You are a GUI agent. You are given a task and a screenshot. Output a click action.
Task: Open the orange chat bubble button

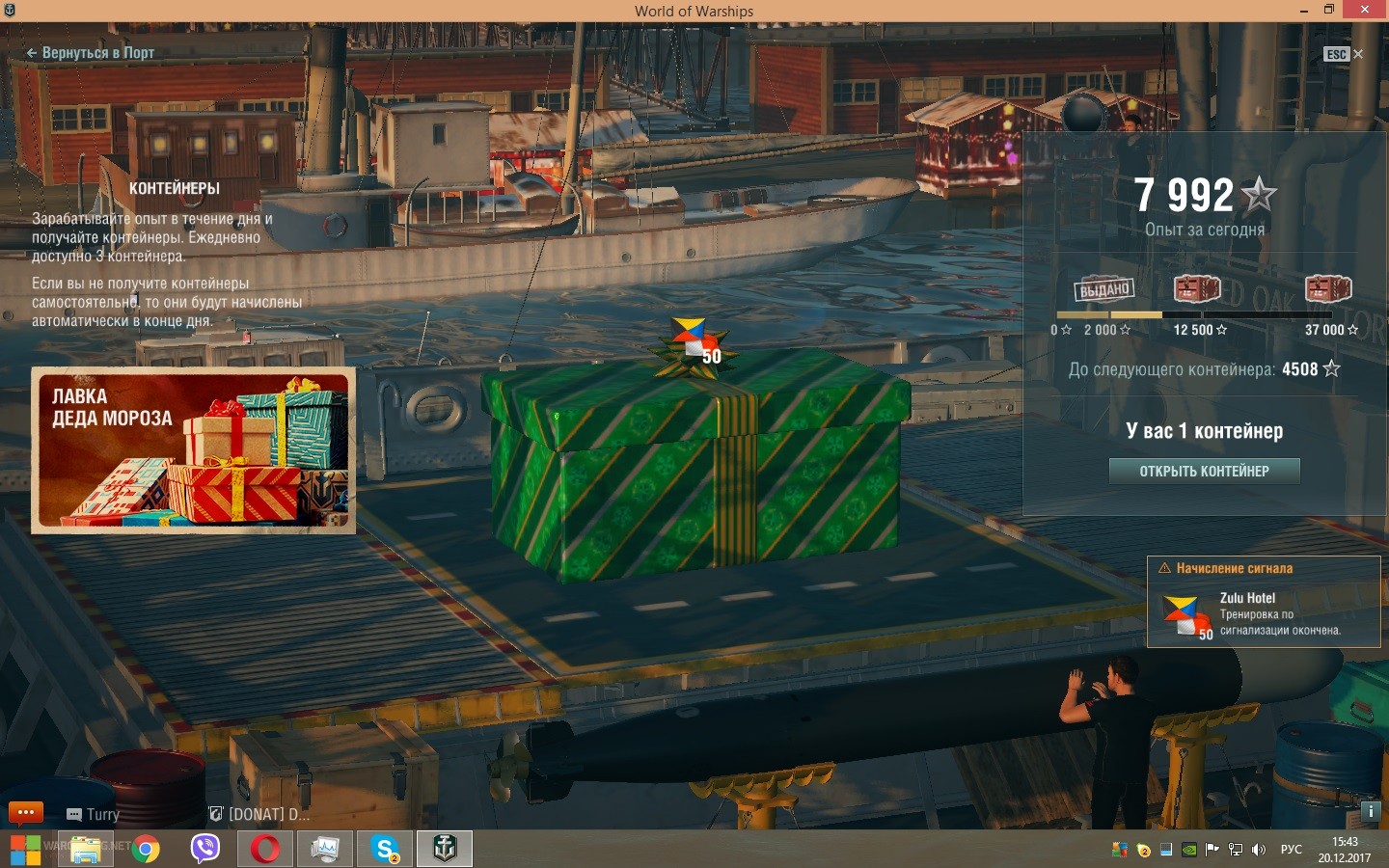26,813
